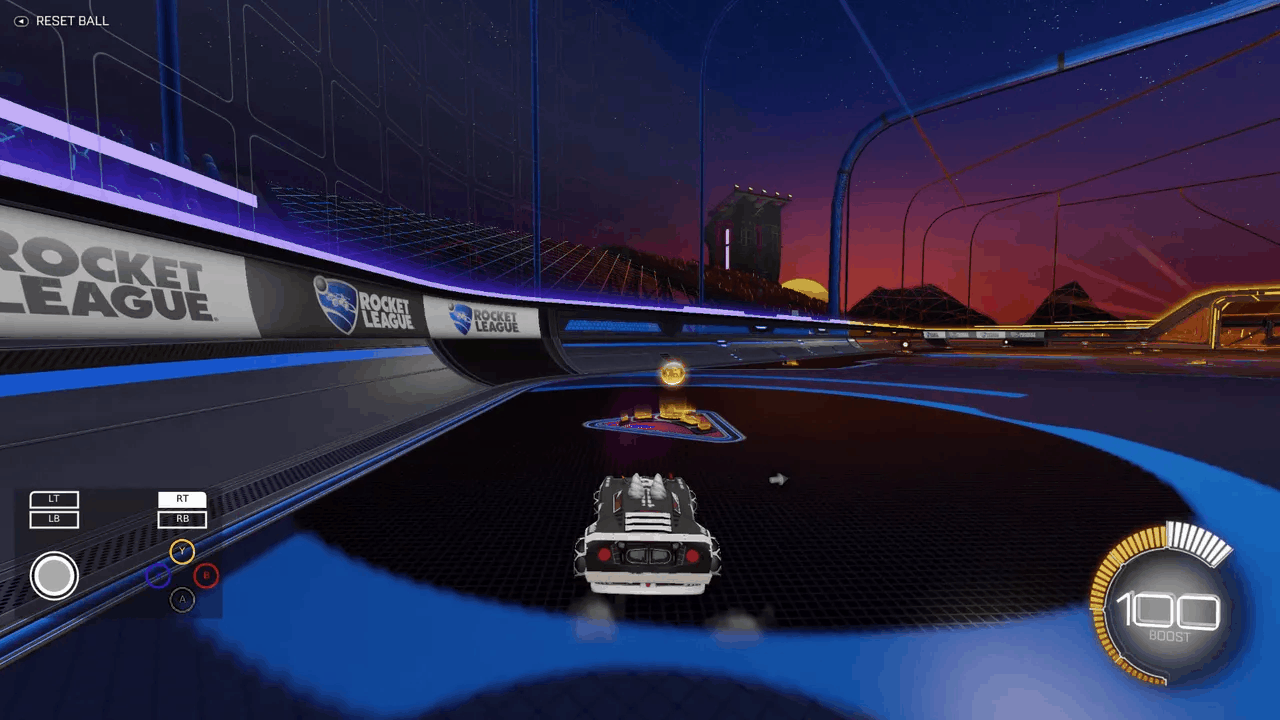The height and width of the screenshot is (720, 1280).
Task: Toggle the RB bumper indicator
Action: click(182, 518)
